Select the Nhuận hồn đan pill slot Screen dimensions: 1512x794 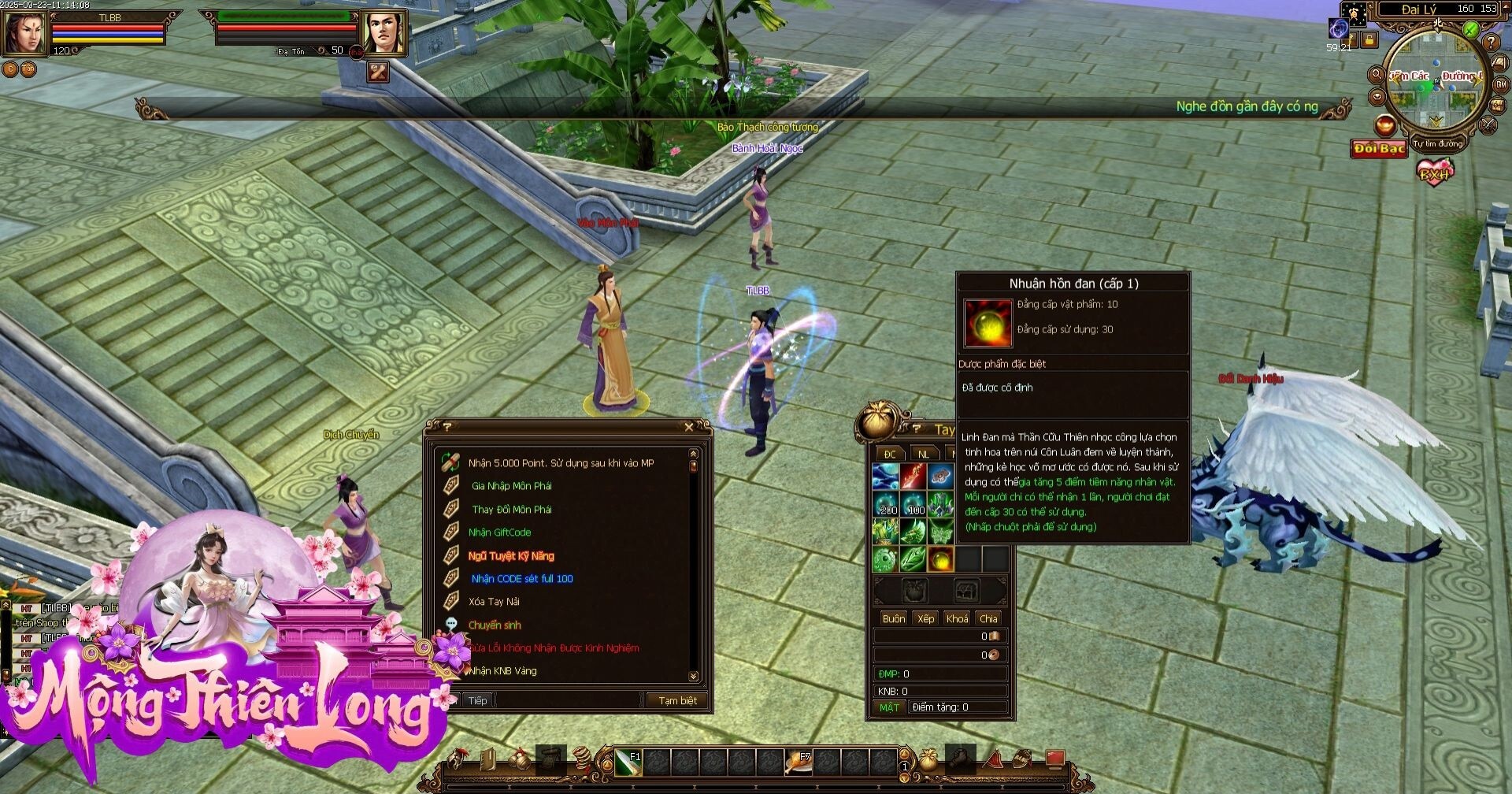[x=940, y=560]
